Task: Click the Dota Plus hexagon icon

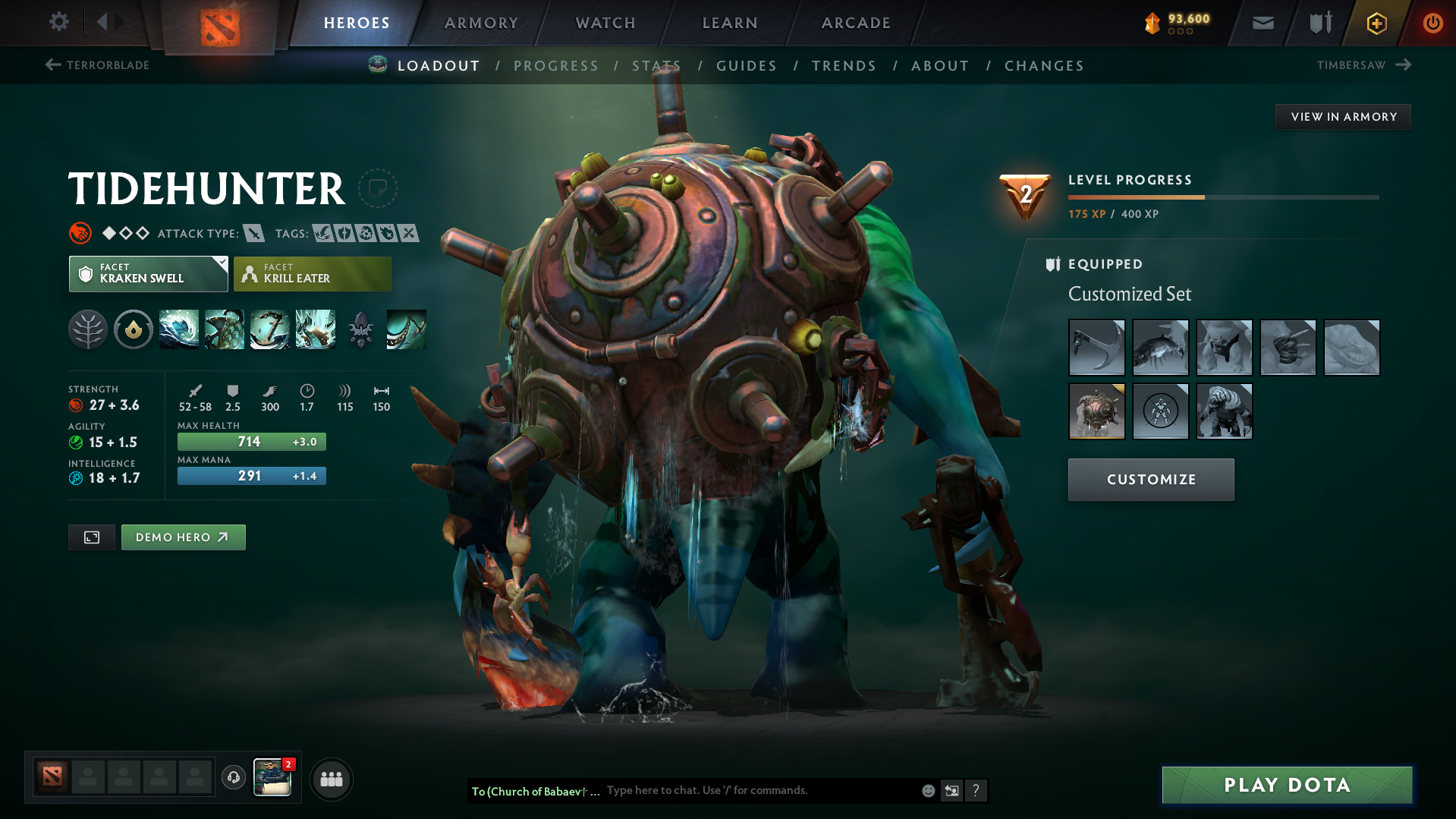Action: (1376, 23)
